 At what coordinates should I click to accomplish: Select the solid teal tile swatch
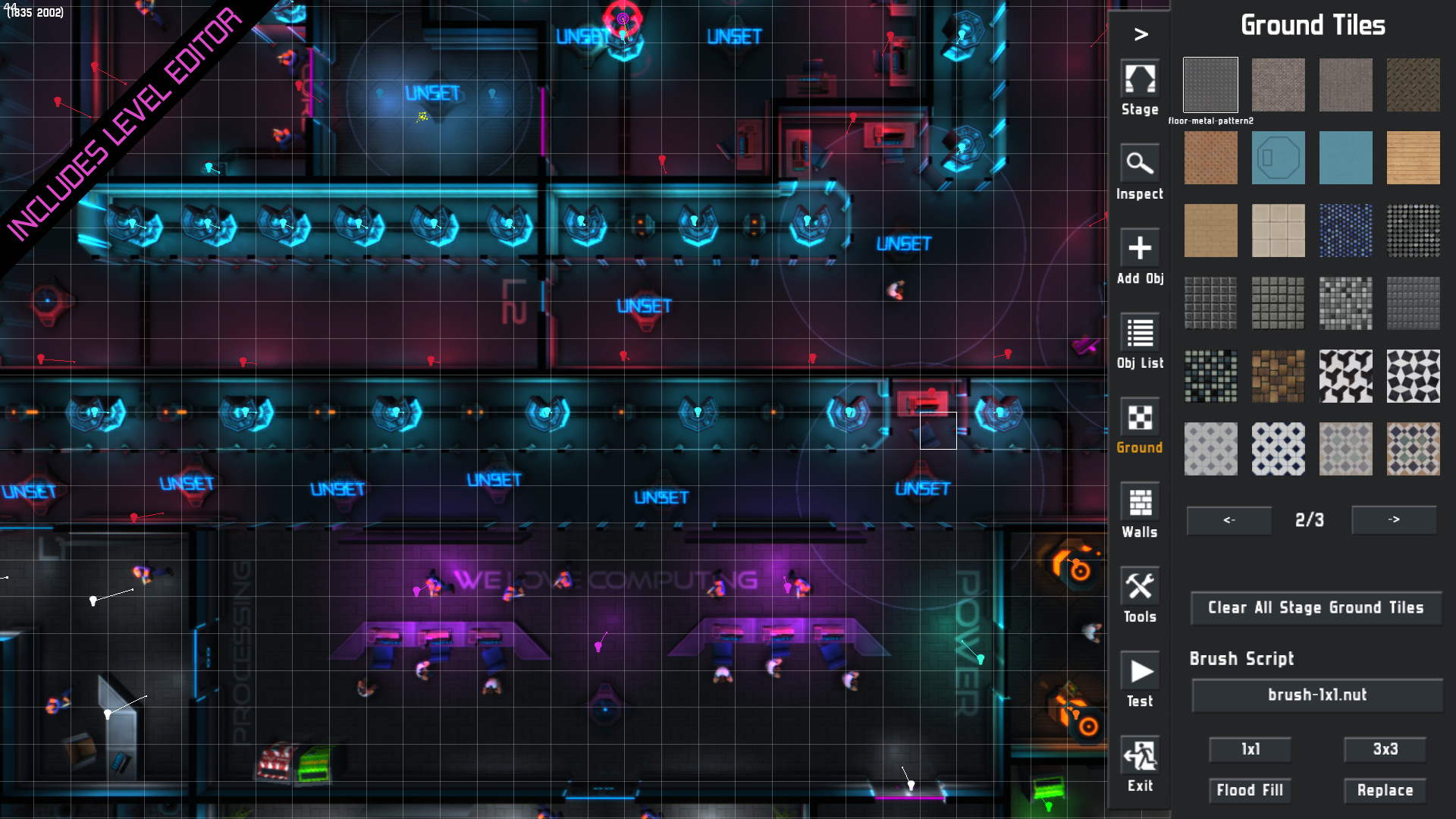click(1346, 158)
